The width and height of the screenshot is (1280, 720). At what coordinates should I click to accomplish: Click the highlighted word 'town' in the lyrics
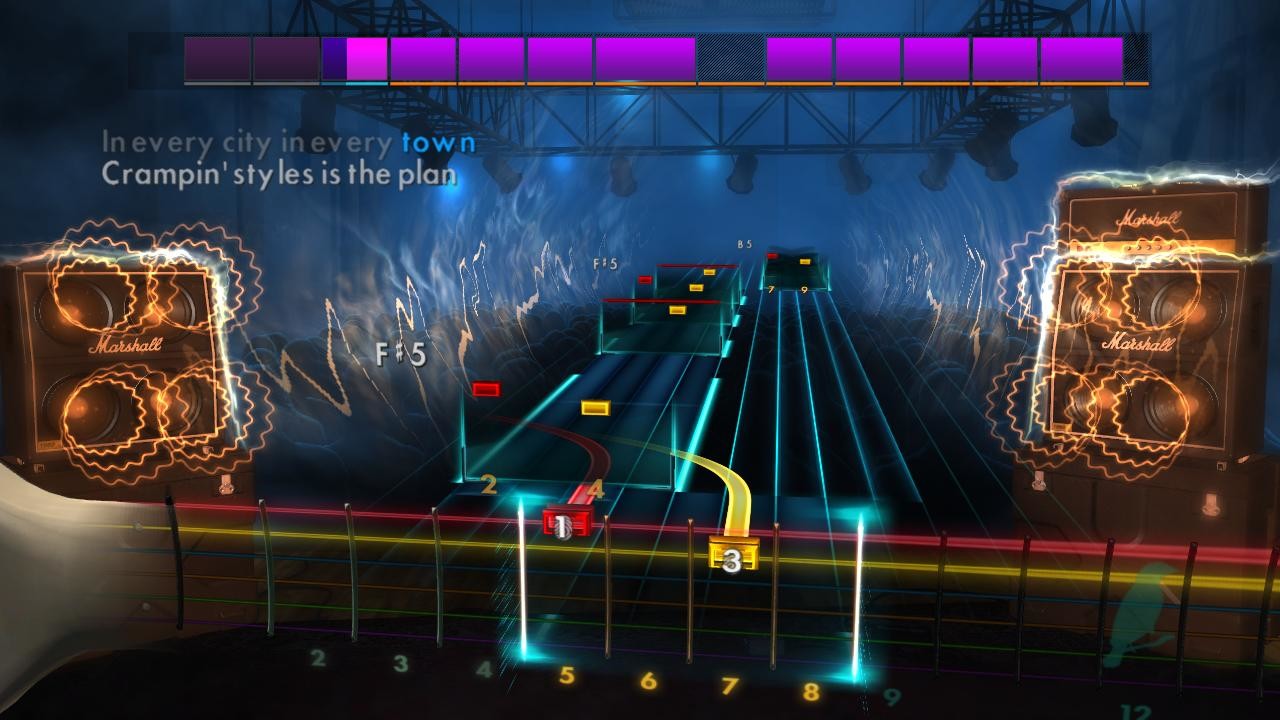tap(437, 143)
